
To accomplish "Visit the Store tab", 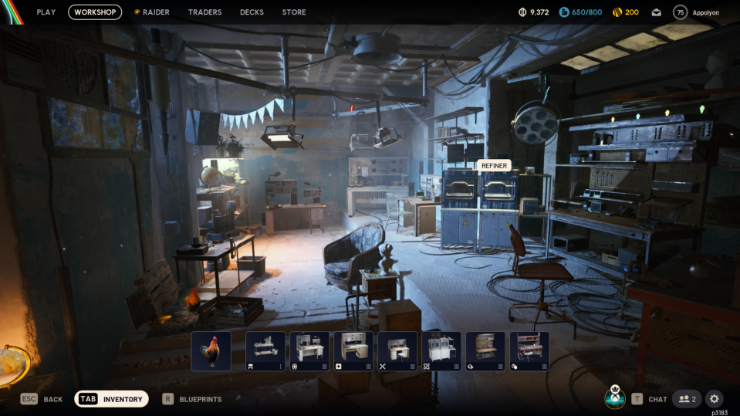I will 294,12.
